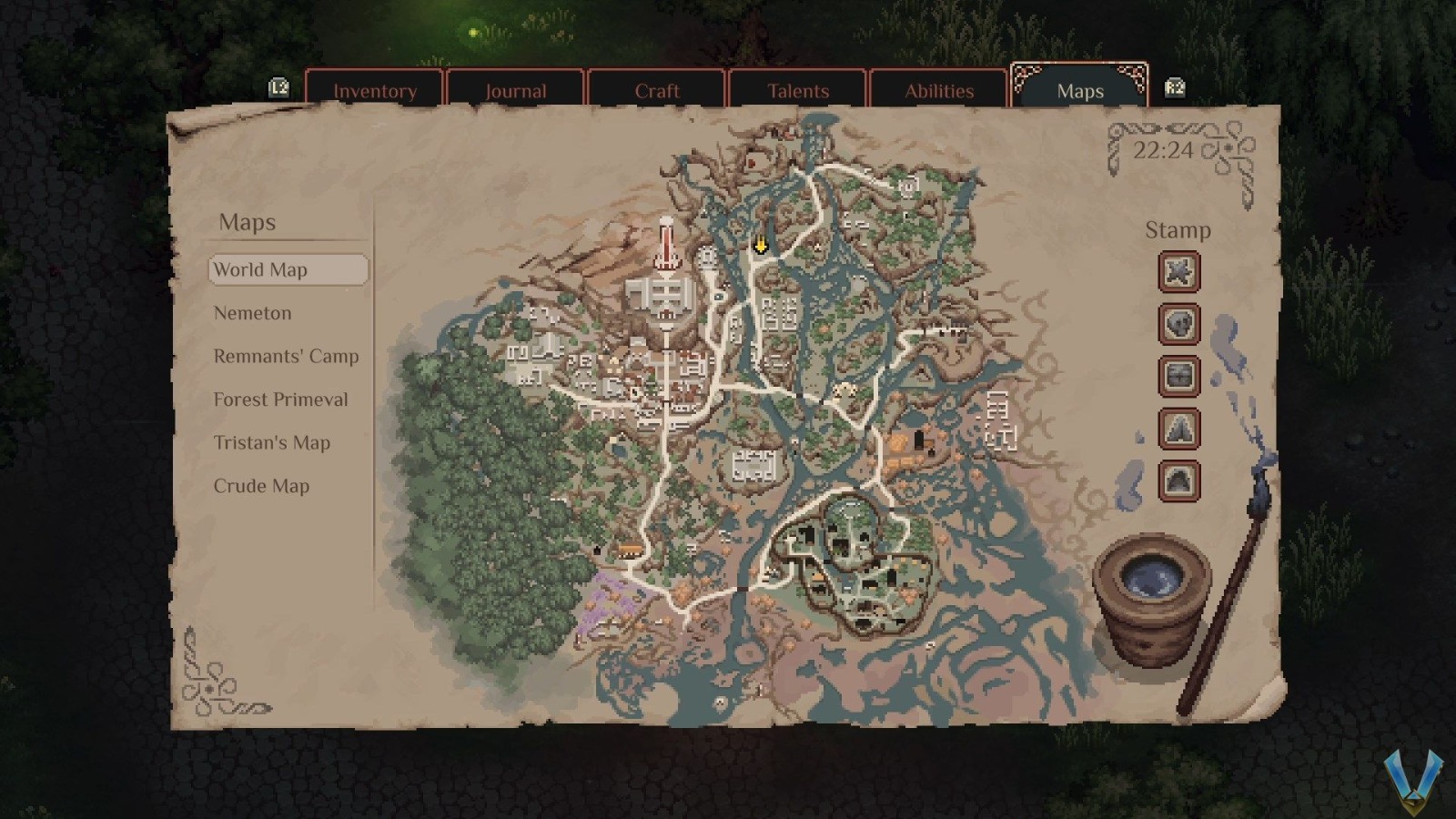
Task: Click the 22:24 clock display
Action: pyautogui.click(x=1166, y=151)
